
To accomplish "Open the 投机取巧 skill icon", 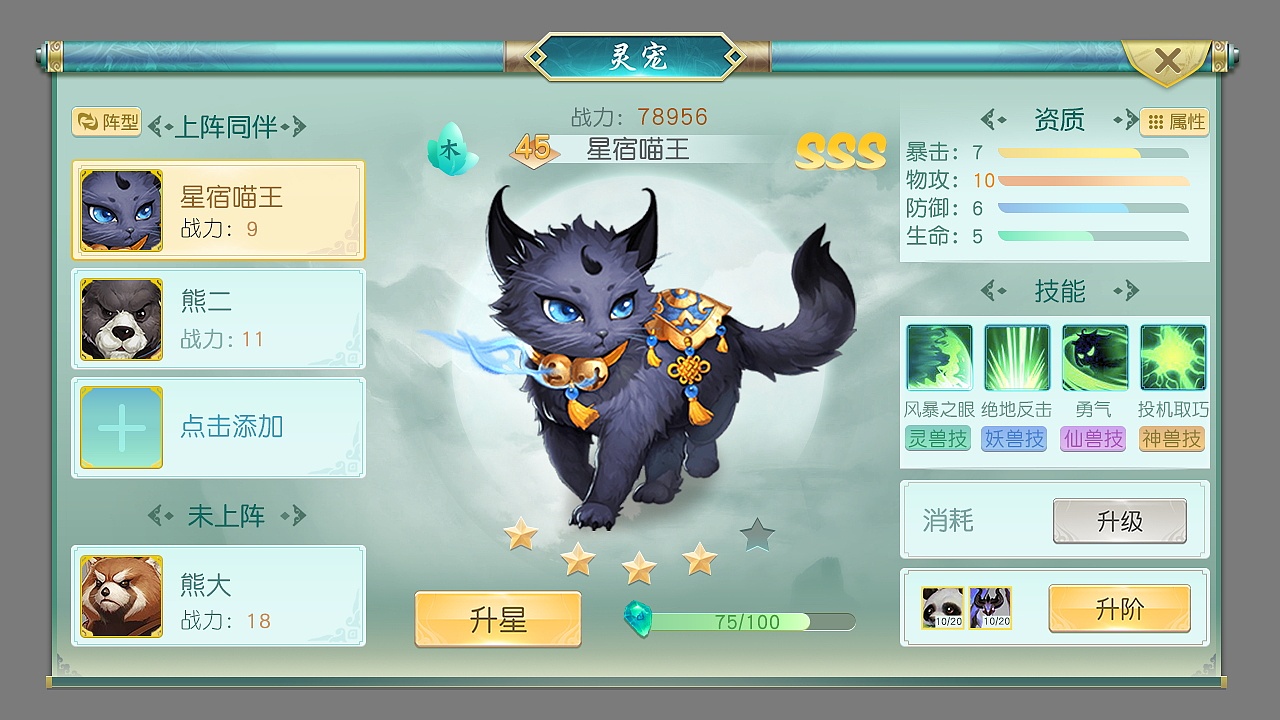I will [x=1172, y=357].
